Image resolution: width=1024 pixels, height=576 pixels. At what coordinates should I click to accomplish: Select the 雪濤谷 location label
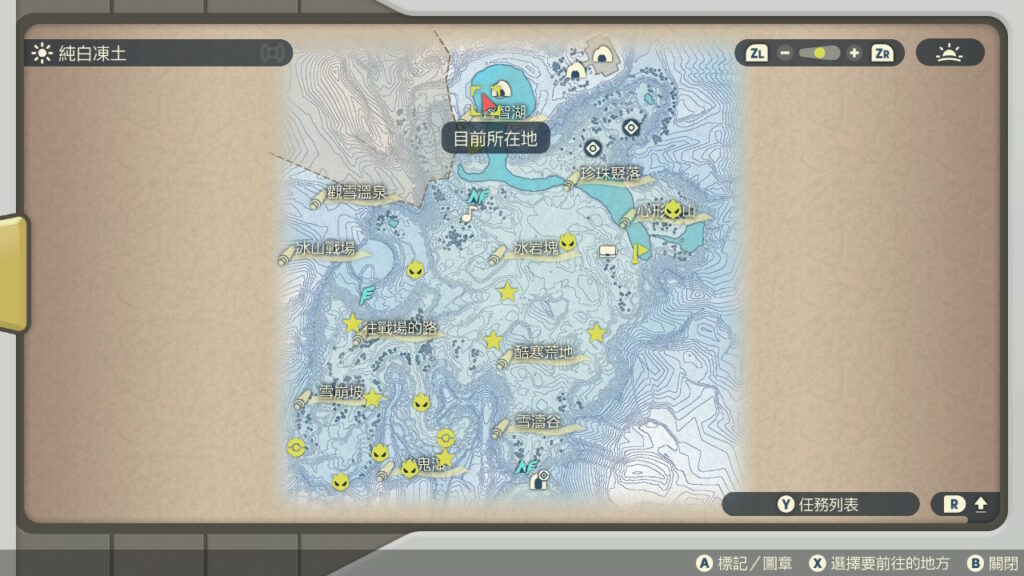click(540, 423)
